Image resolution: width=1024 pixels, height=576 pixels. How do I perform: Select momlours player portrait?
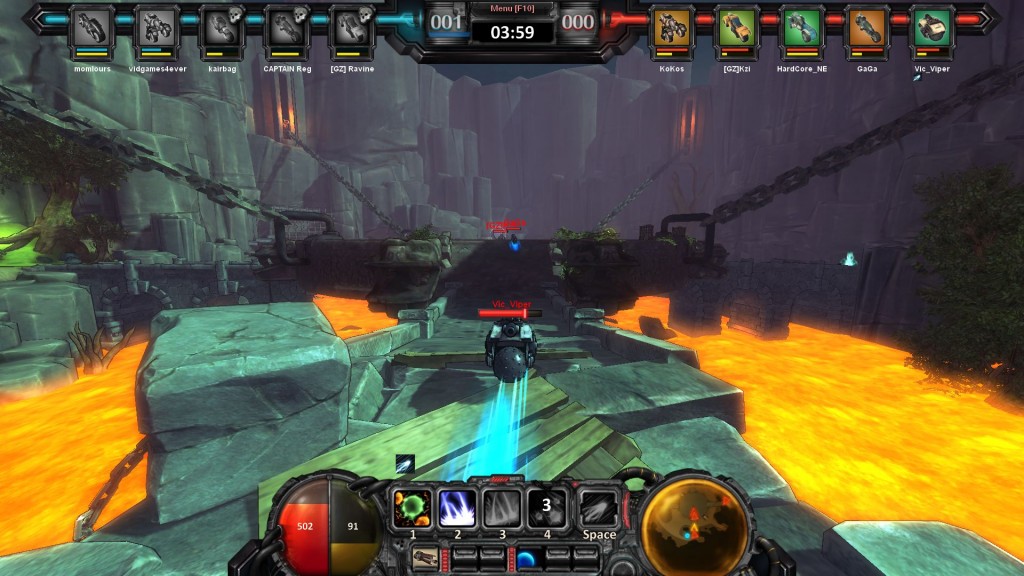click(91, 27)
